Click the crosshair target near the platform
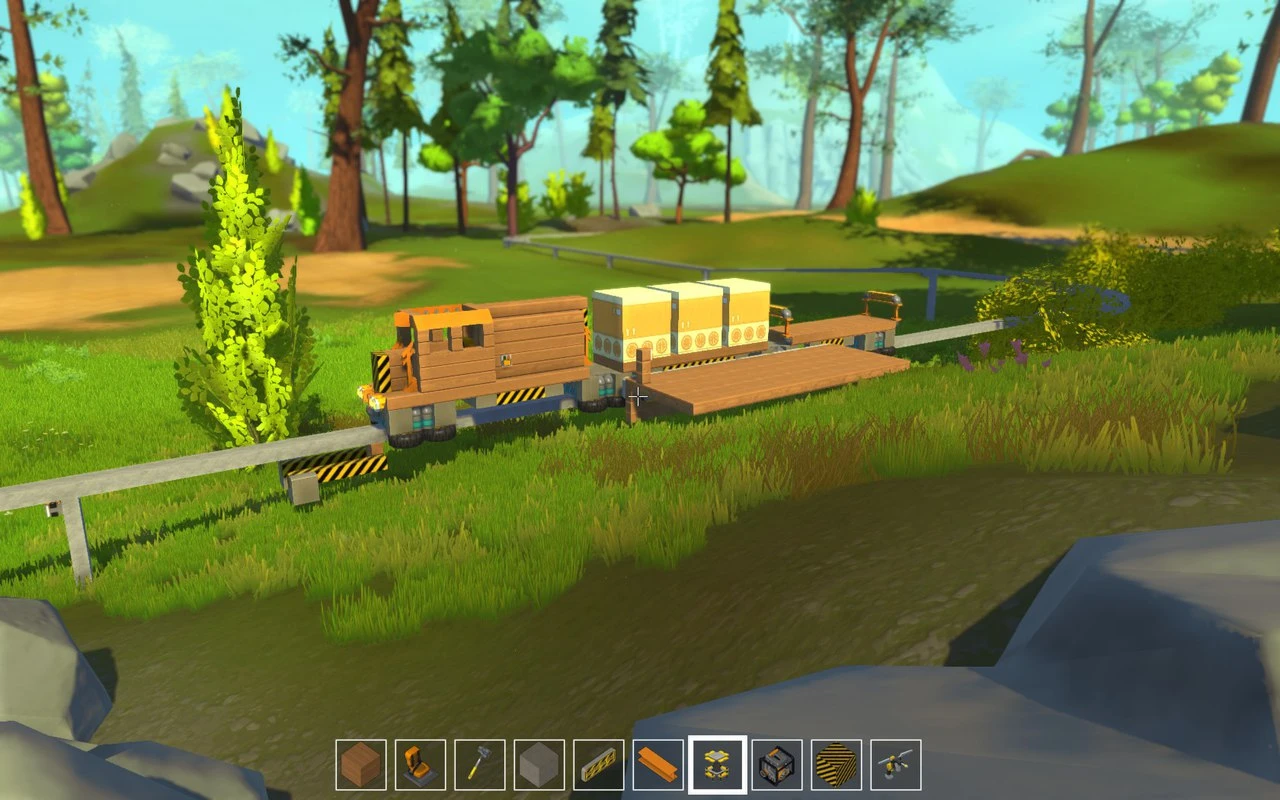1280x800 pixels. tap(638, 394)
